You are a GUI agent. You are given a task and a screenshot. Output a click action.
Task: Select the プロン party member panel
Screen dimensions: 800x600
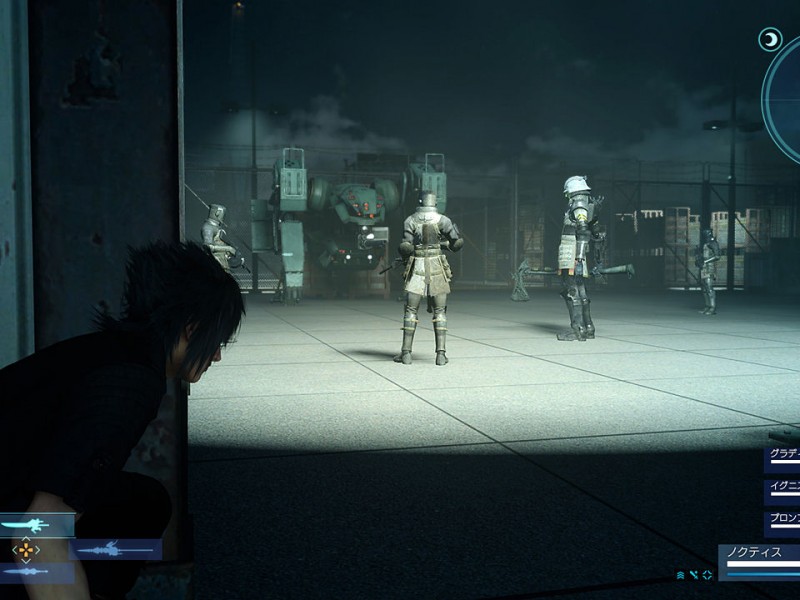tap(783, 522)
